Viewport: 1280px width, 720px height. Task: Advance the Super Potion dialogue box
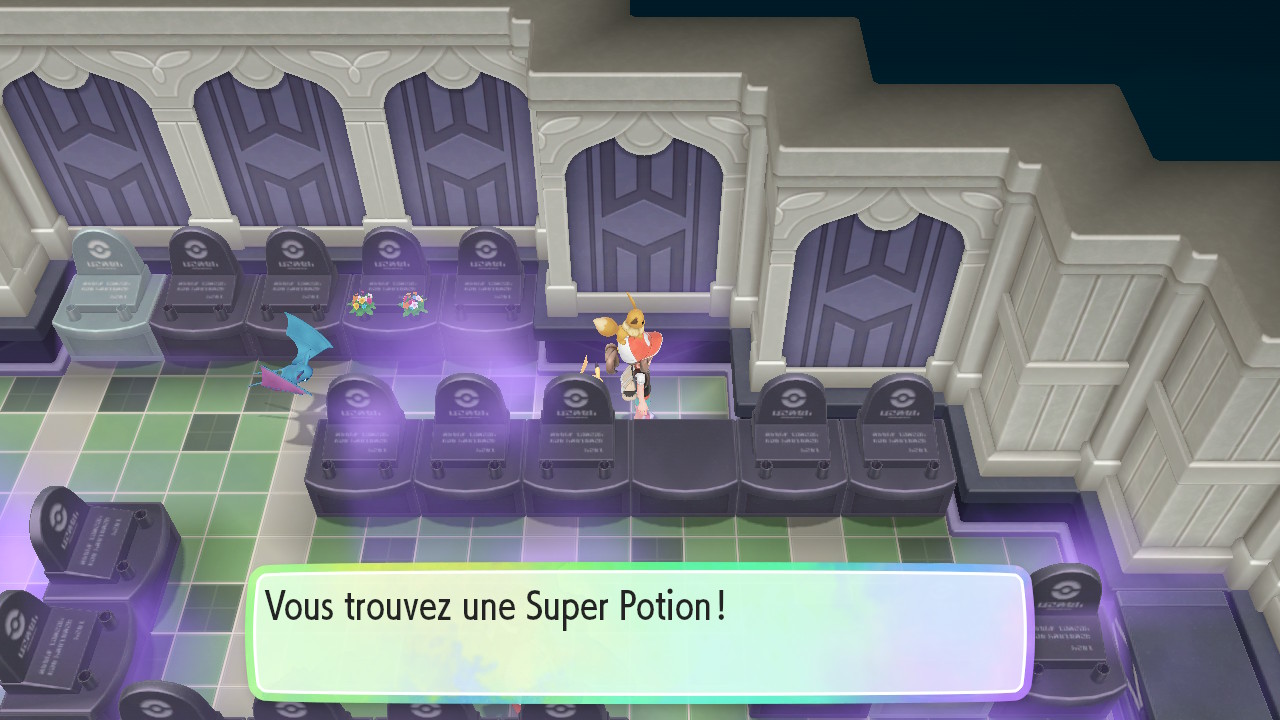tap(638, 632)
